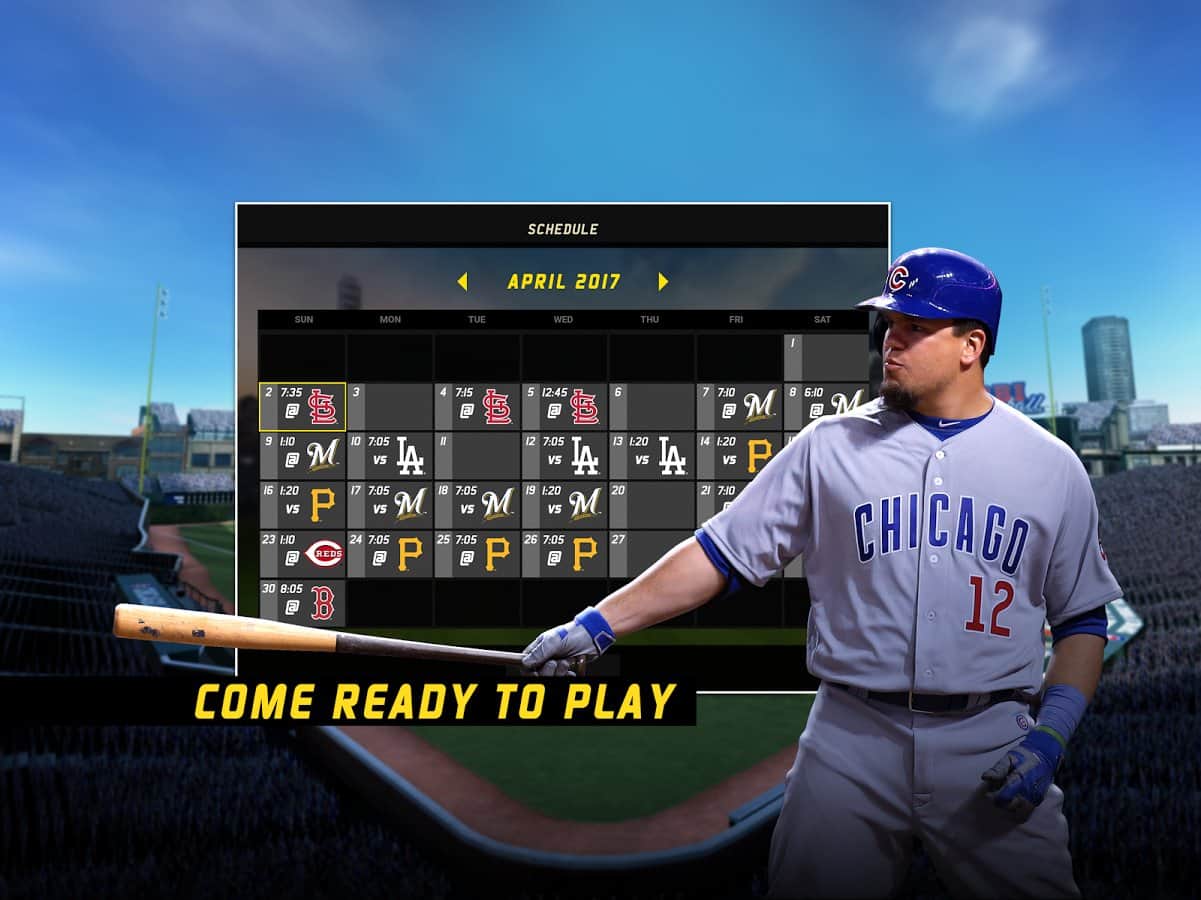Choose the April 19 game versus Brewers
The image size is (1201, 900).
(564, 504)
